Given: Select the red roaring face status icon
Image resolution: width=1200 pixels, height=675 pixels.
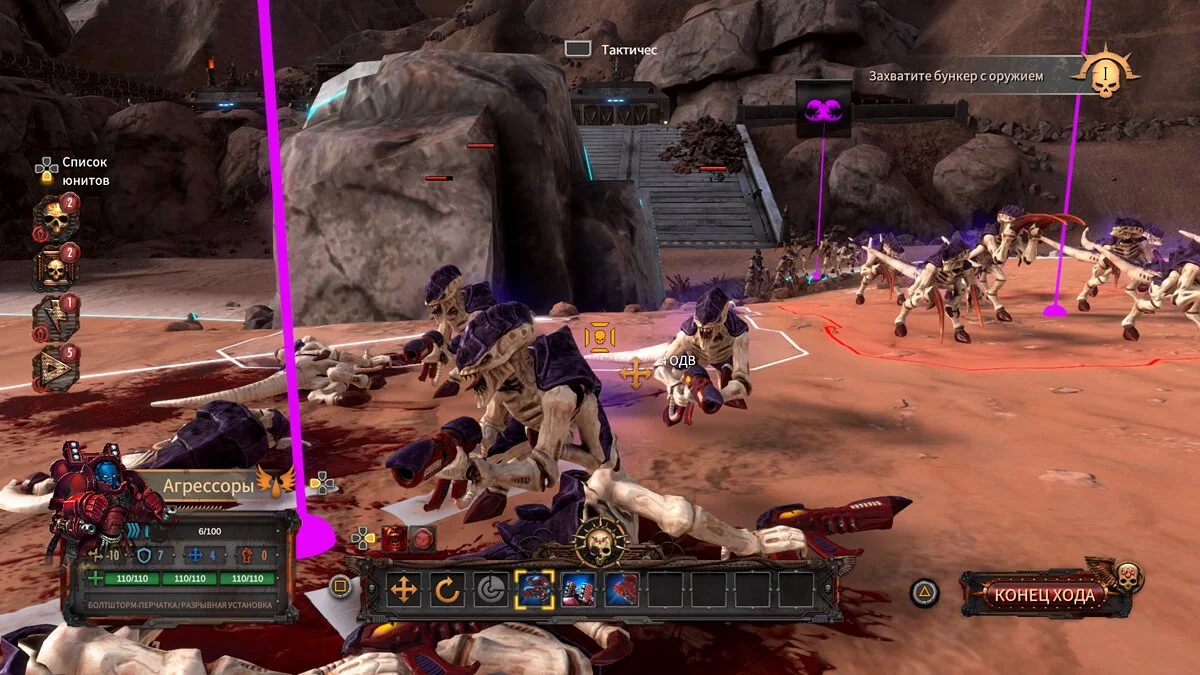Looking at the screenshot, I should click(394, 538).
